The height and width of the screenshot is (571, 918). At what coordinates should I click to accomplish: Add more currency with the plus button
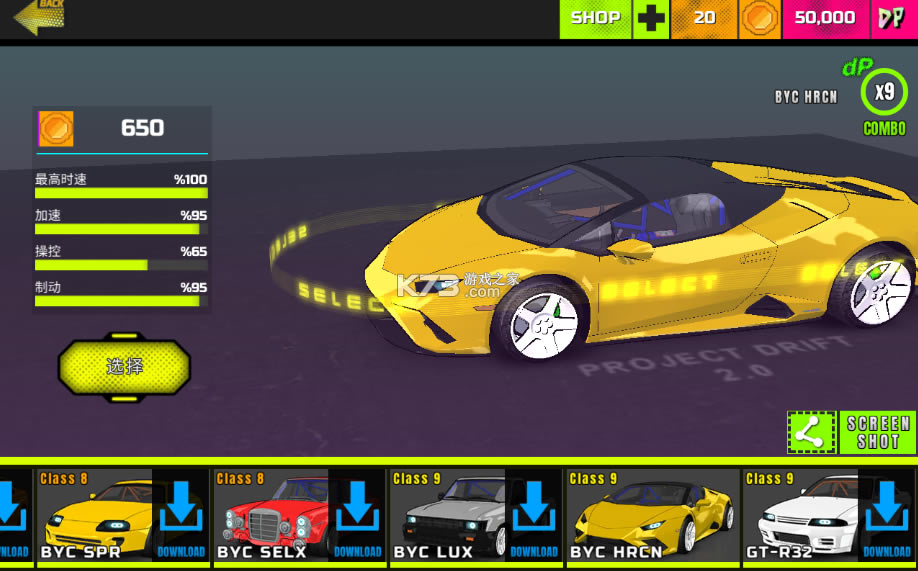click(651, 19)
